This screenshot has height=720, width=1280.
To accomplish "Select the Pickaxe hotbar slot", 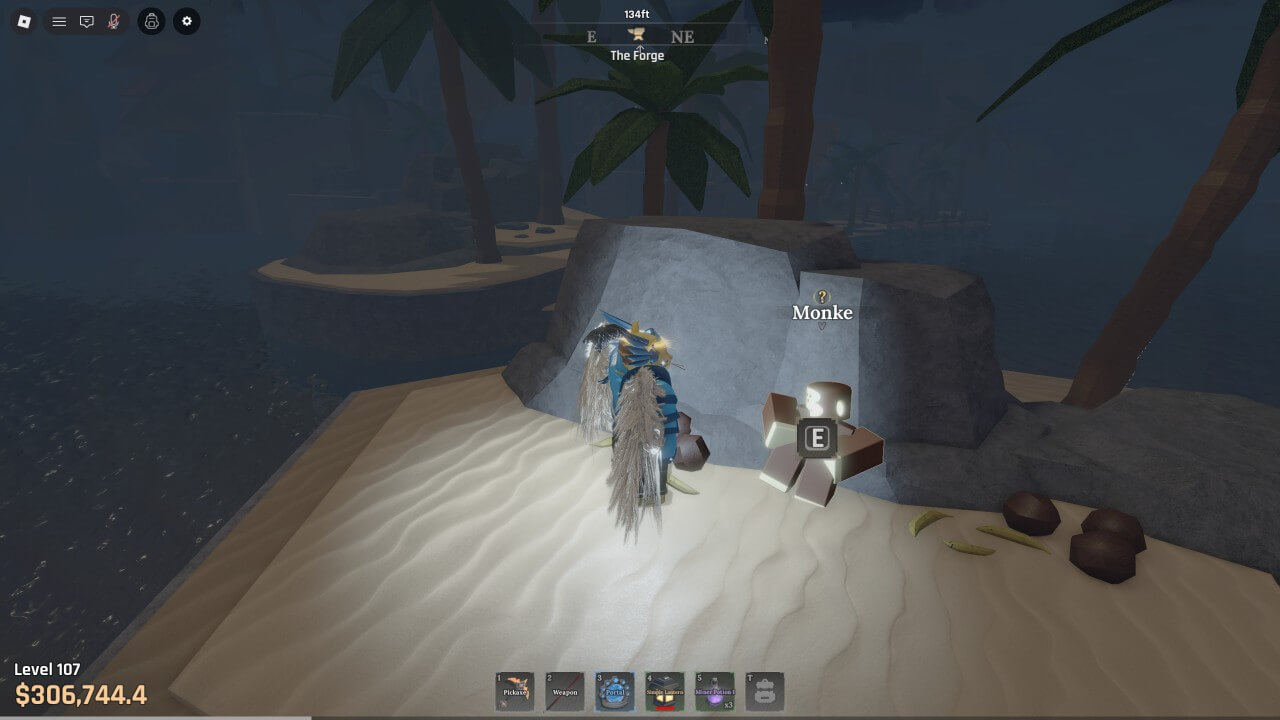I will (x=515, y=691).
